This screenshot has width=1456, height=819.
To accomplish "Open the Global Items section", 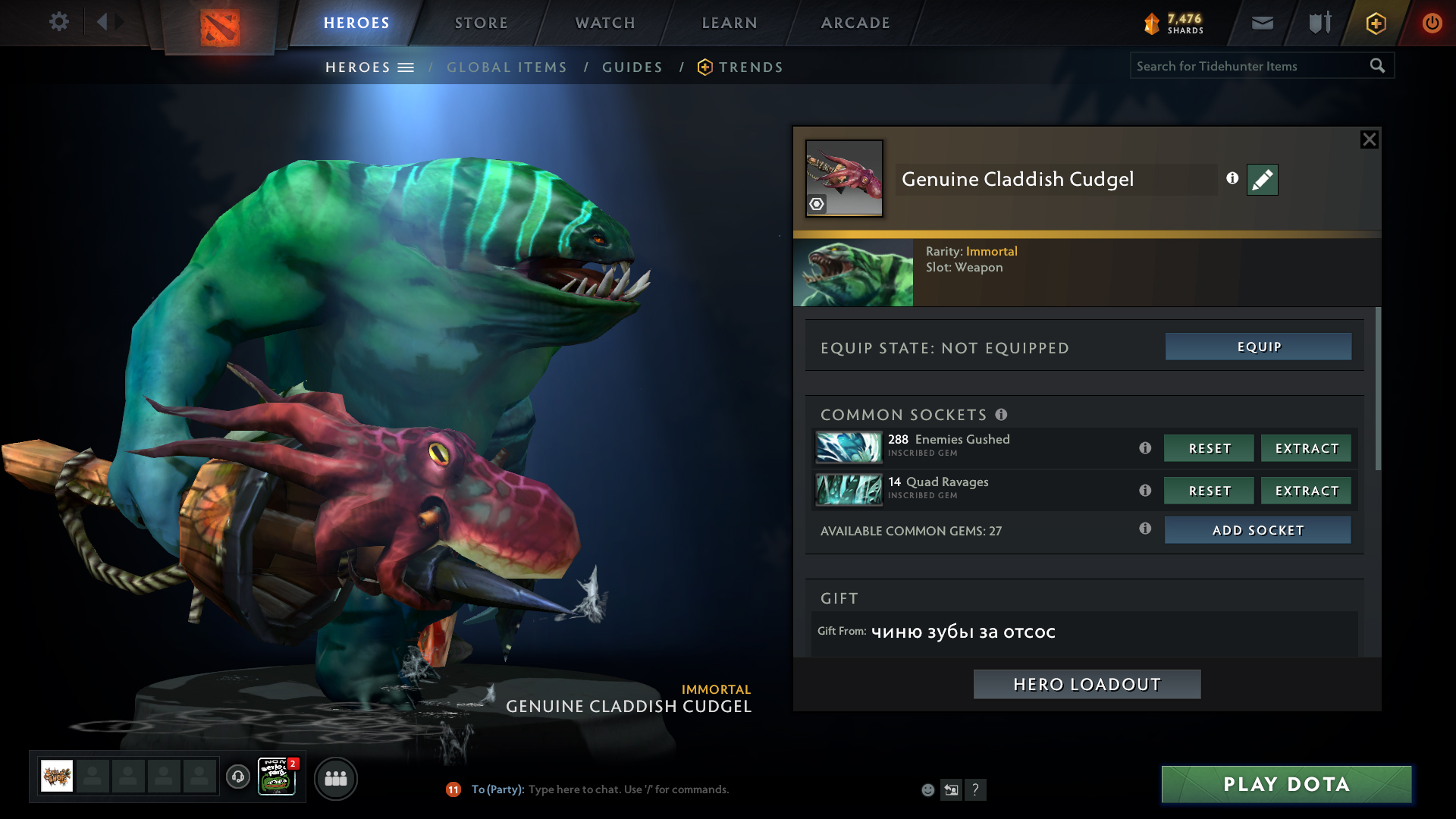I will [x=507, y=67].
